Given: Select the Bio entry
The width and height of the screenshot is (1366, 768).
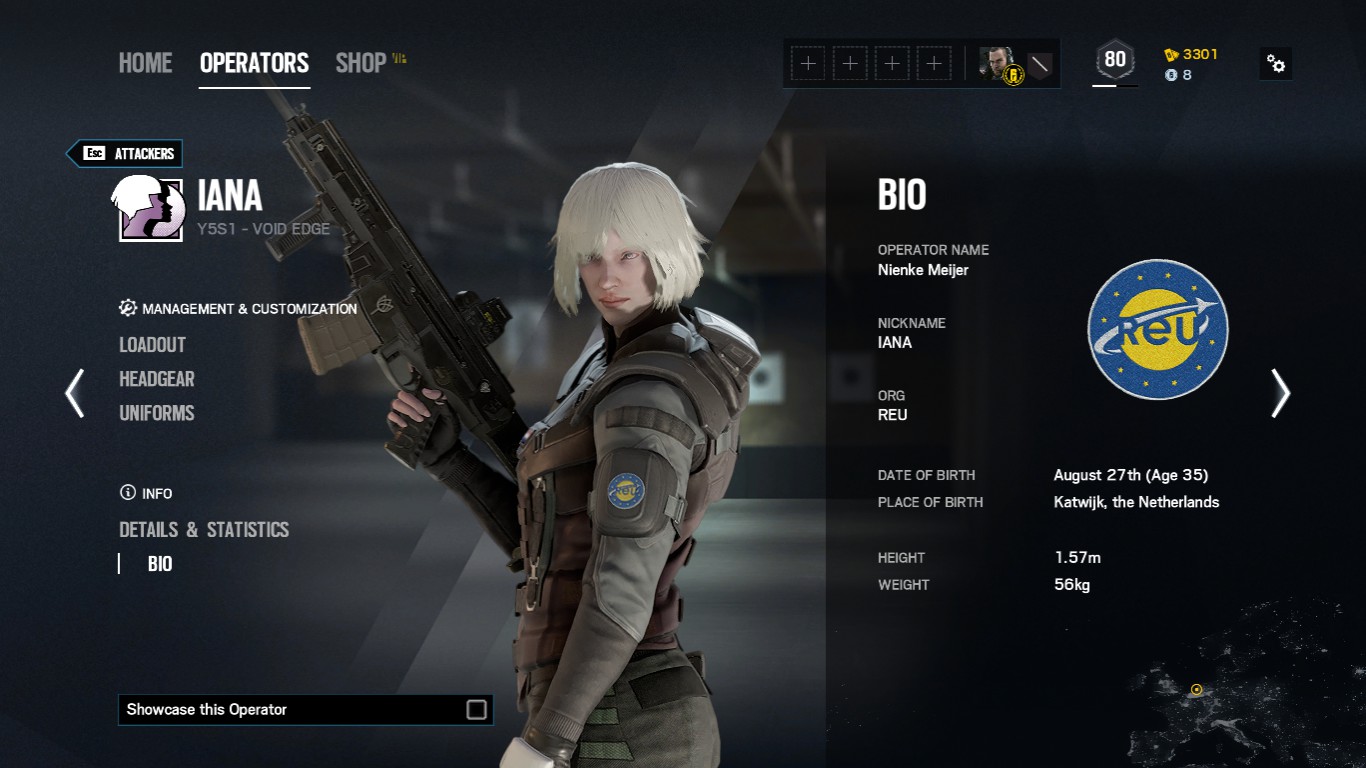Looking at the screenshot, I should point(160,564).
